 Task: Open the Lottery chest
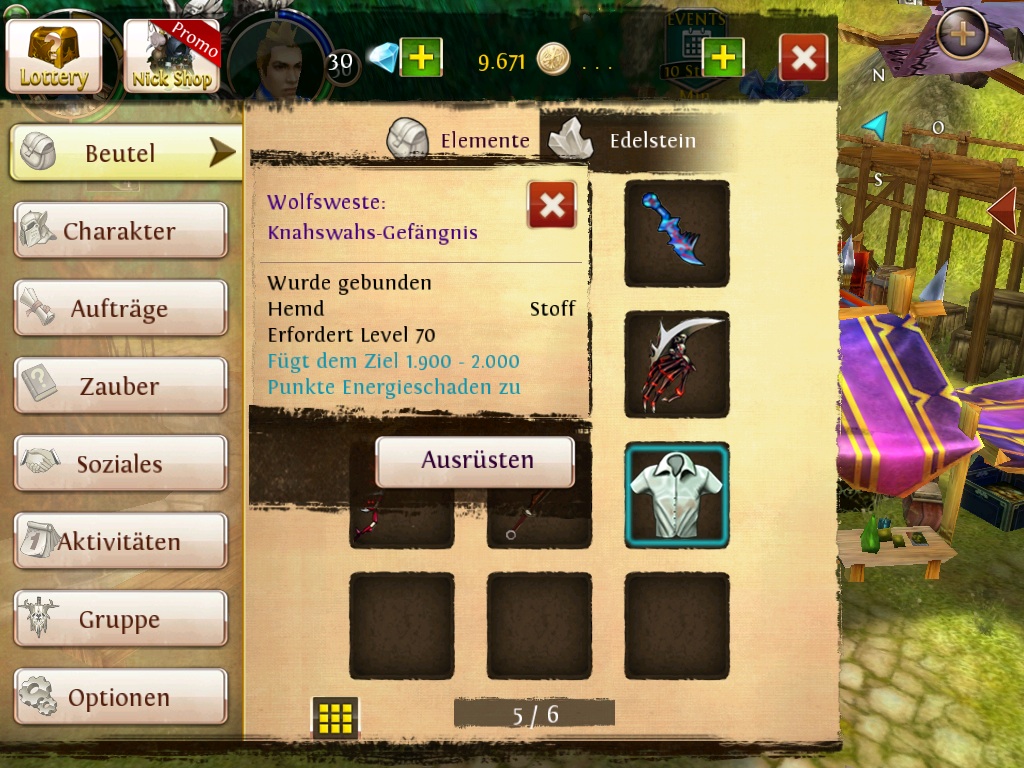54,56
